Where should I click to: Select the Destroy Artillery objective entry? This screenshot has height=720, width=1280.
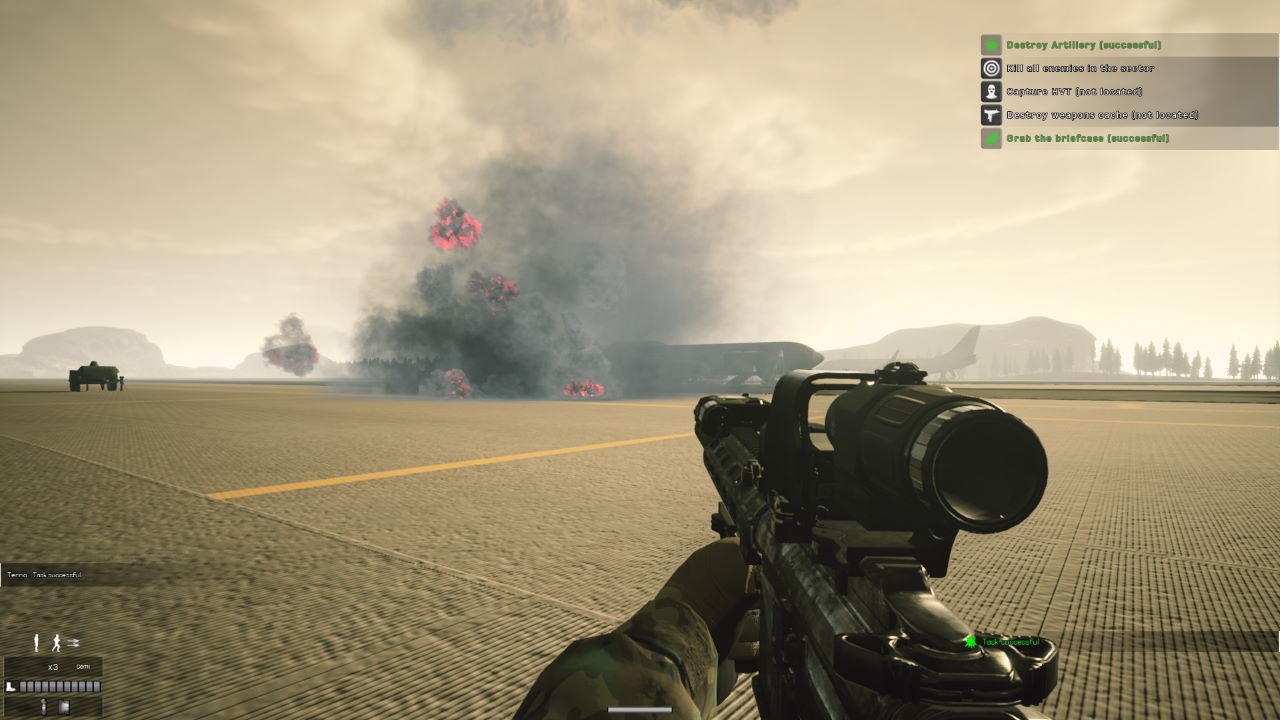point(1084,45)
